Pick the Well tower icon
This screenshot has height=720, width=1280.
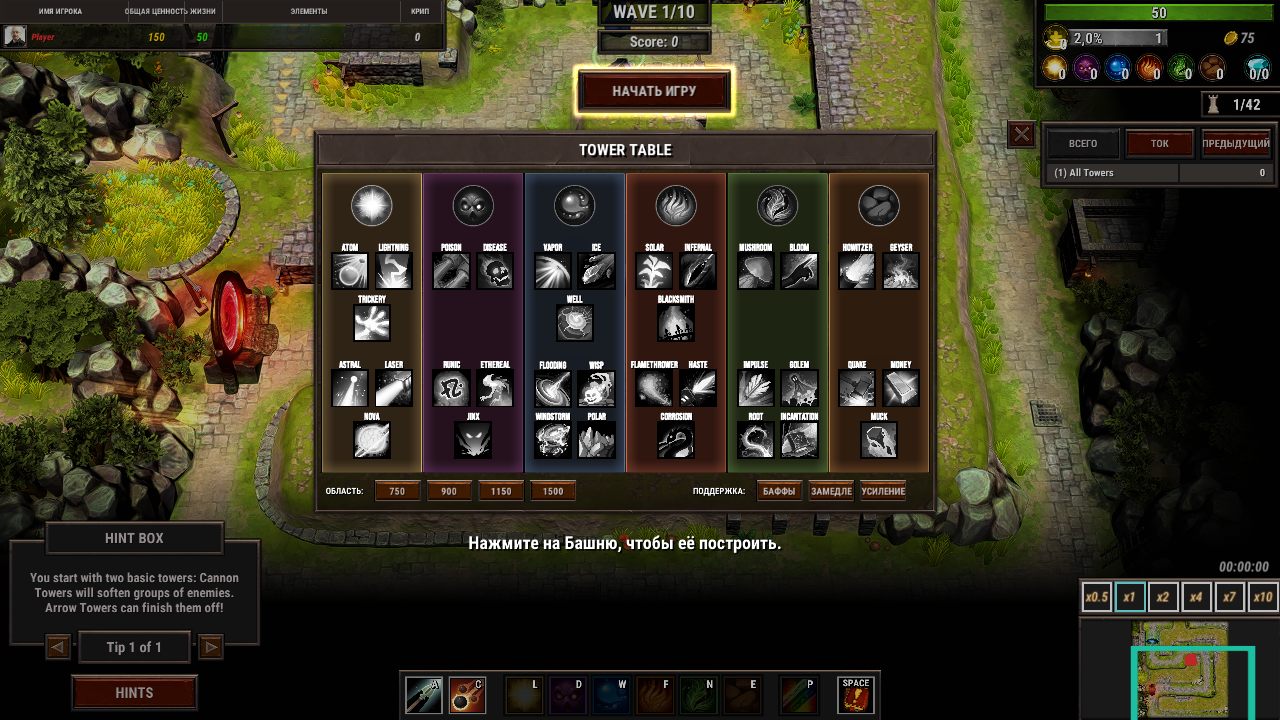coord(574,323)
